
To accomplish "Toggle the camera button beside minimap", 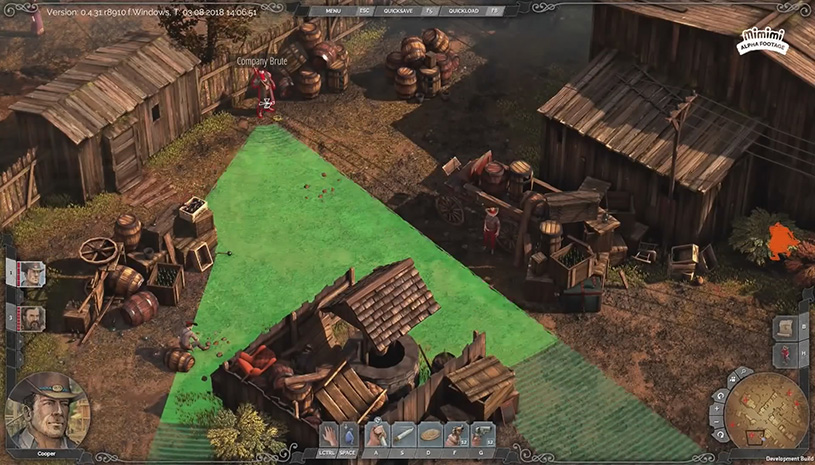I will click(730, 380).
